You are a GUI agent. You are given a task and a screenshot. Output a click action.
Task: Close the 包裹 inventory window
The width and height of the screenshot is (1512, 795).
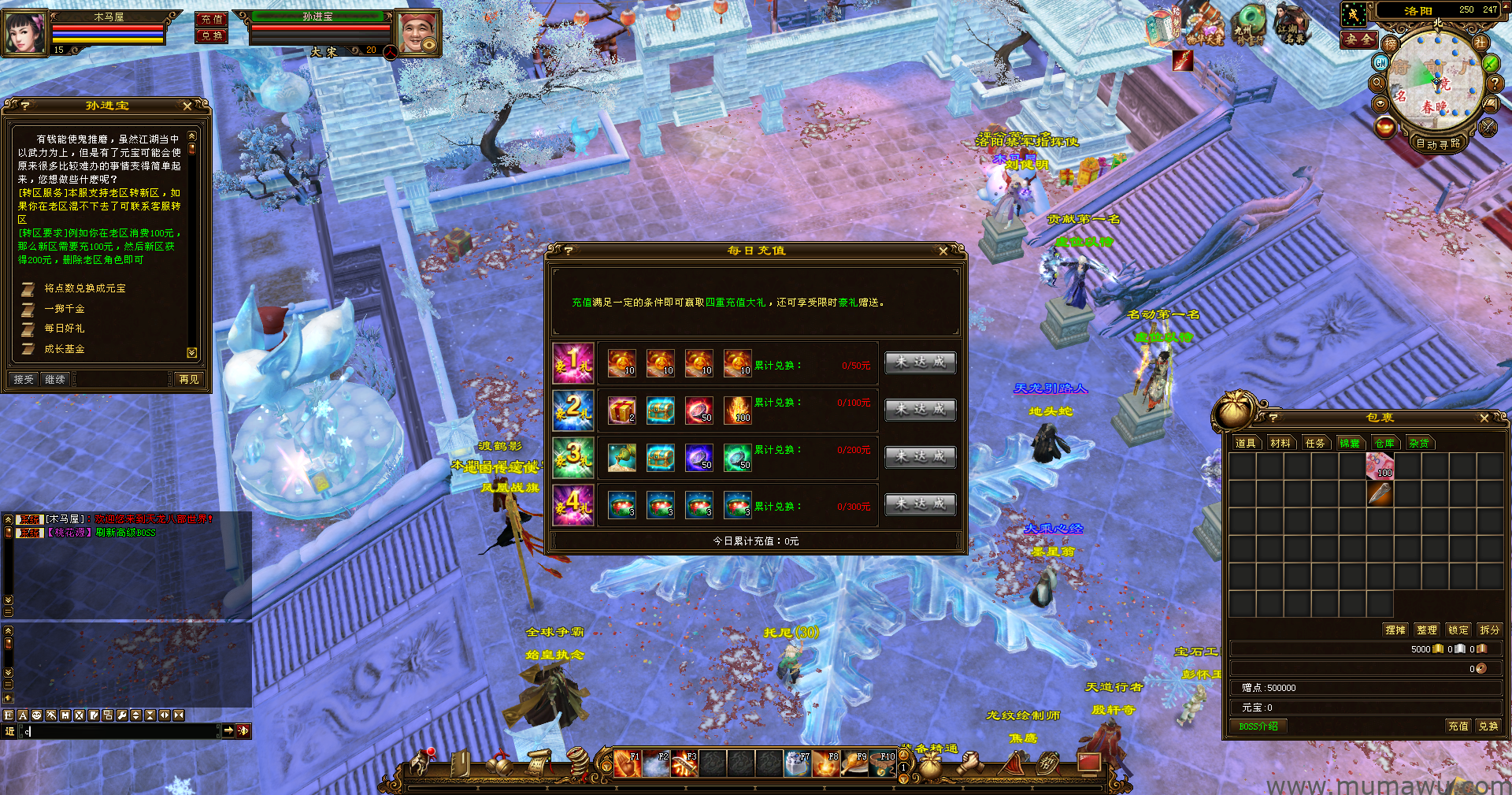click(x=1484, y=418)
